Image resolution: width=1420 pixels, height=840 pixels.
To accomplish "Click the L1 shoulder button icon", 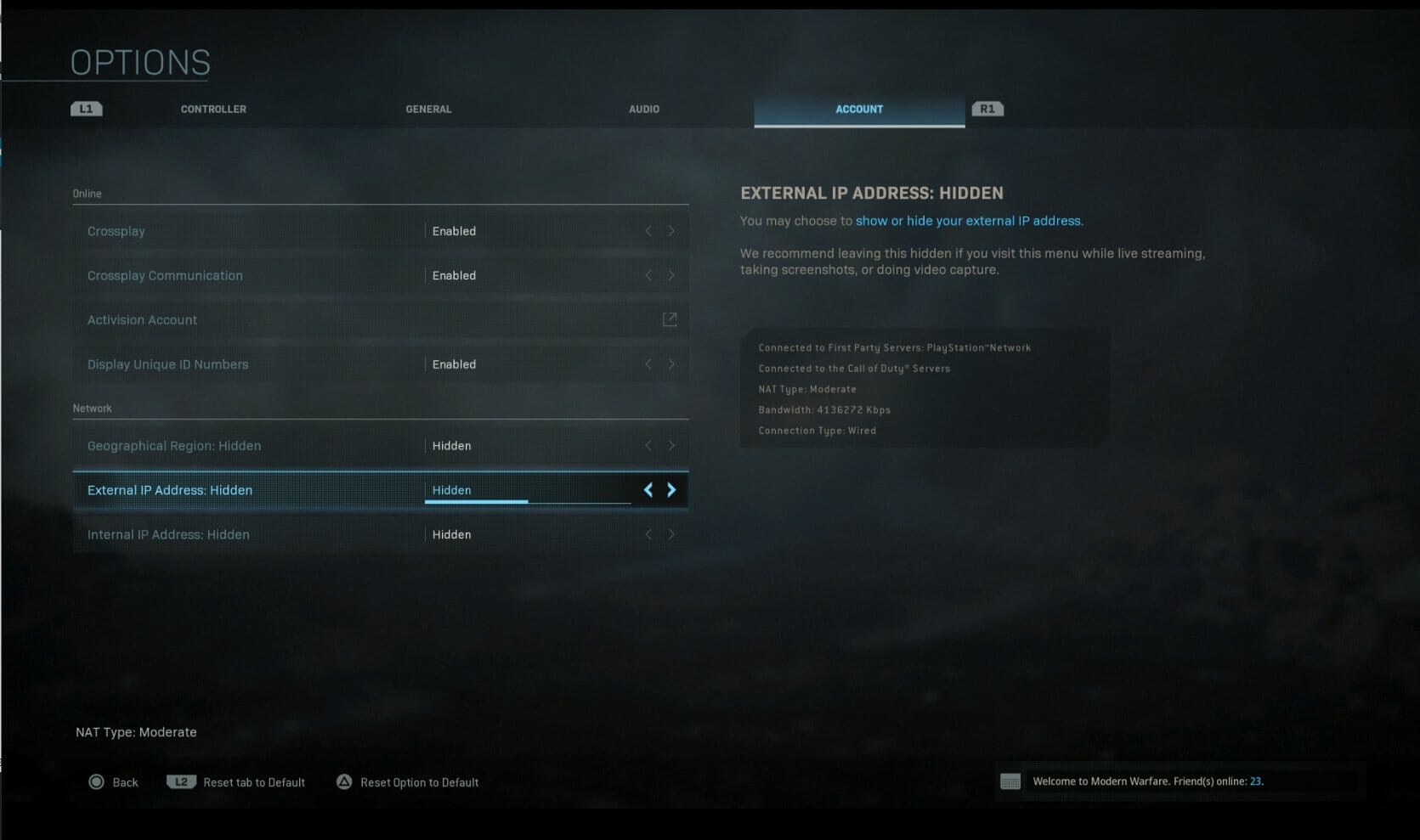I will click(x=85, y=108).
